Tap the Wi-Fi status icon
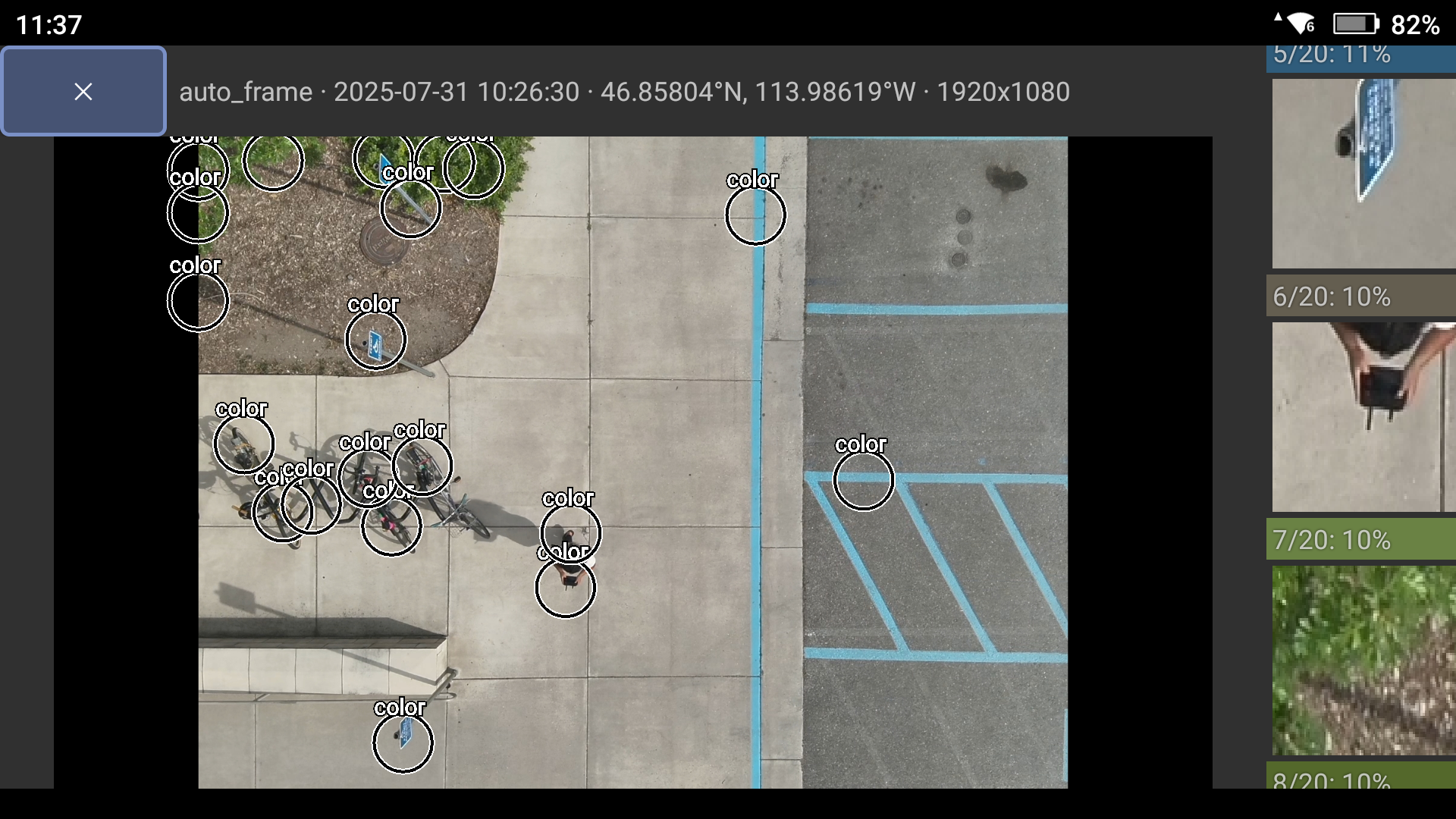1456x819 pixels. (1299, 24)
